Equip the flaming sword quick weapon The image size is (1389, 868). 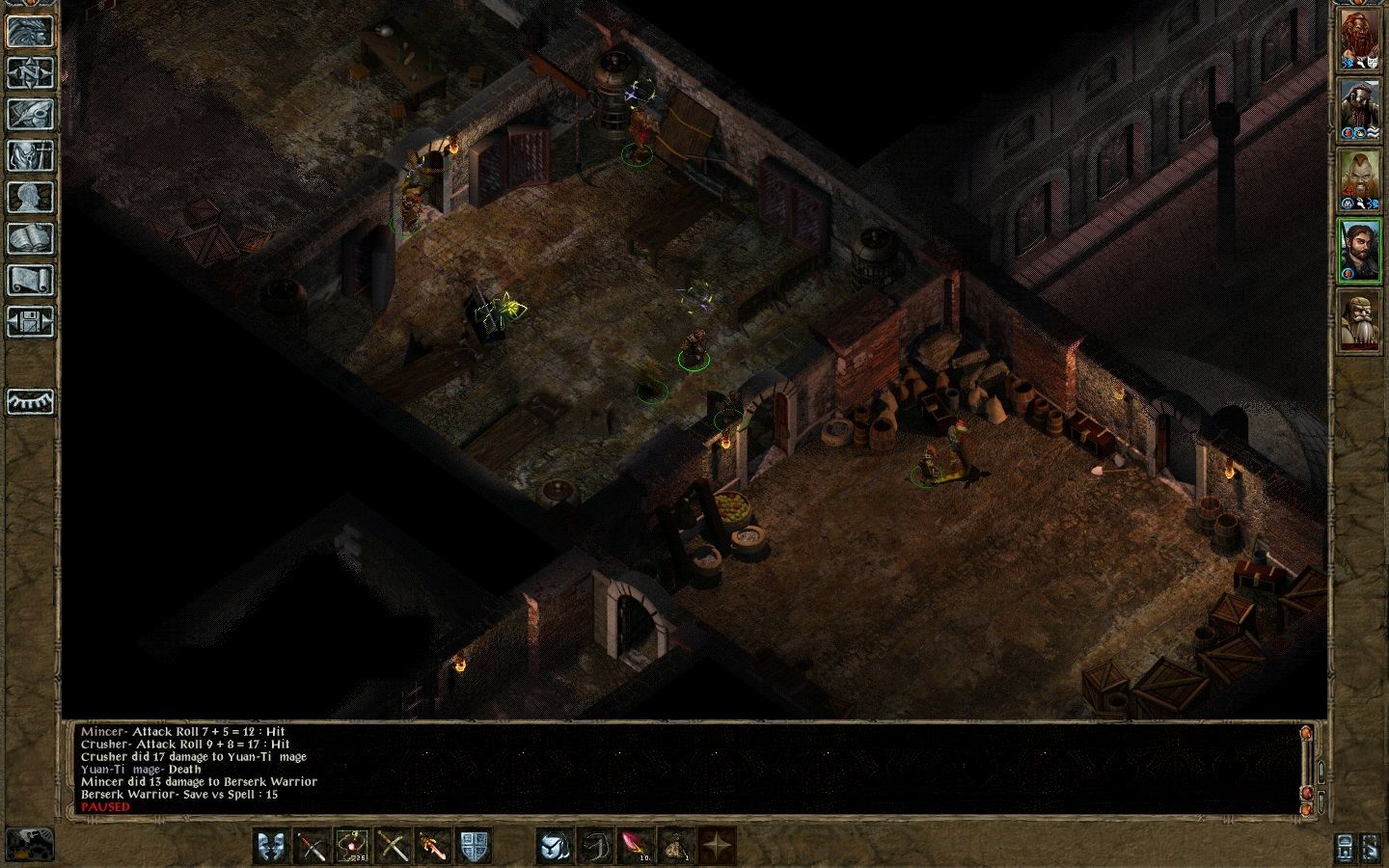tap(433, 846)
